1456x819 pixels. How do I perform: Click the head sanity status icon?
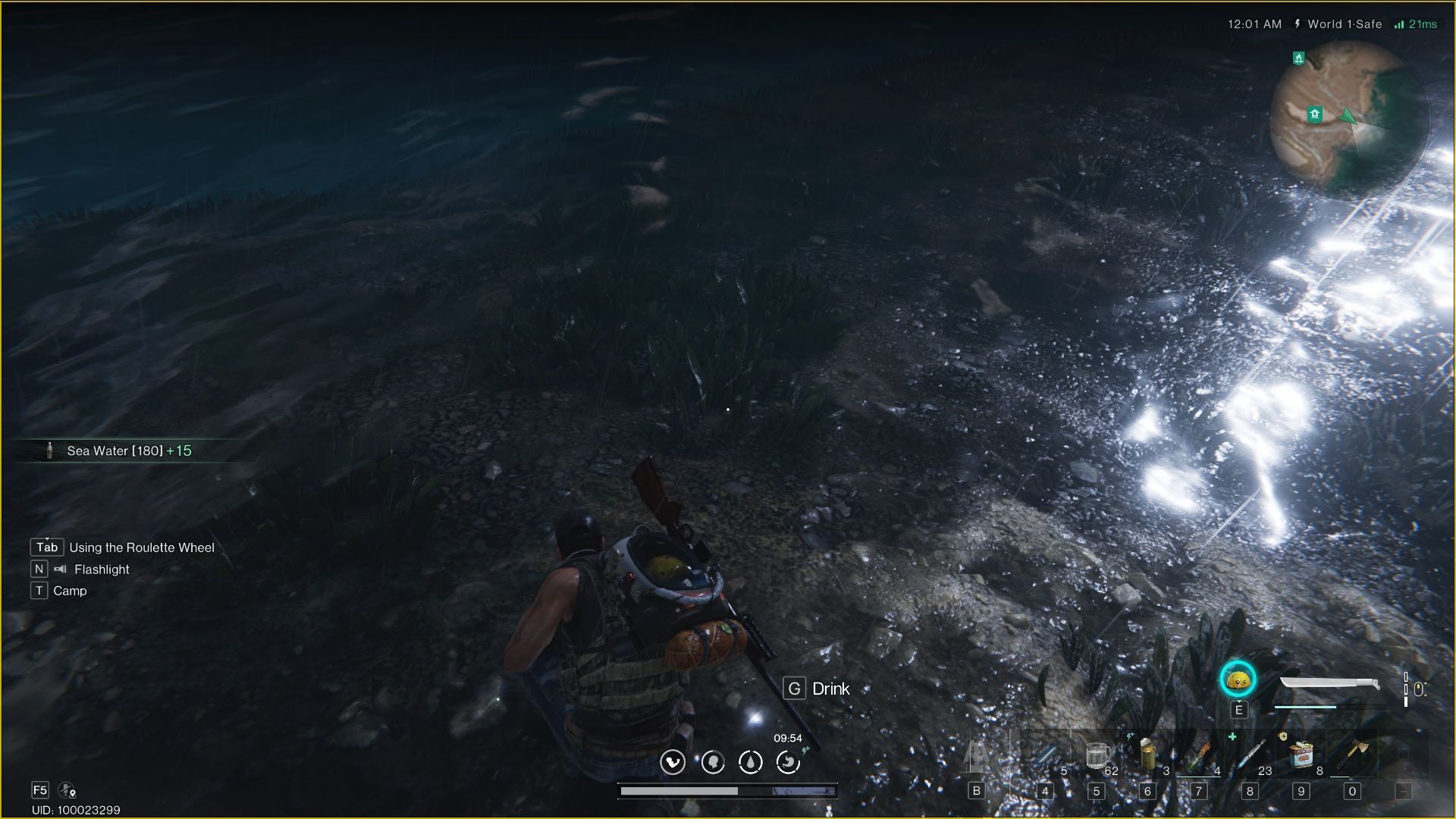(x=713, y=762)
